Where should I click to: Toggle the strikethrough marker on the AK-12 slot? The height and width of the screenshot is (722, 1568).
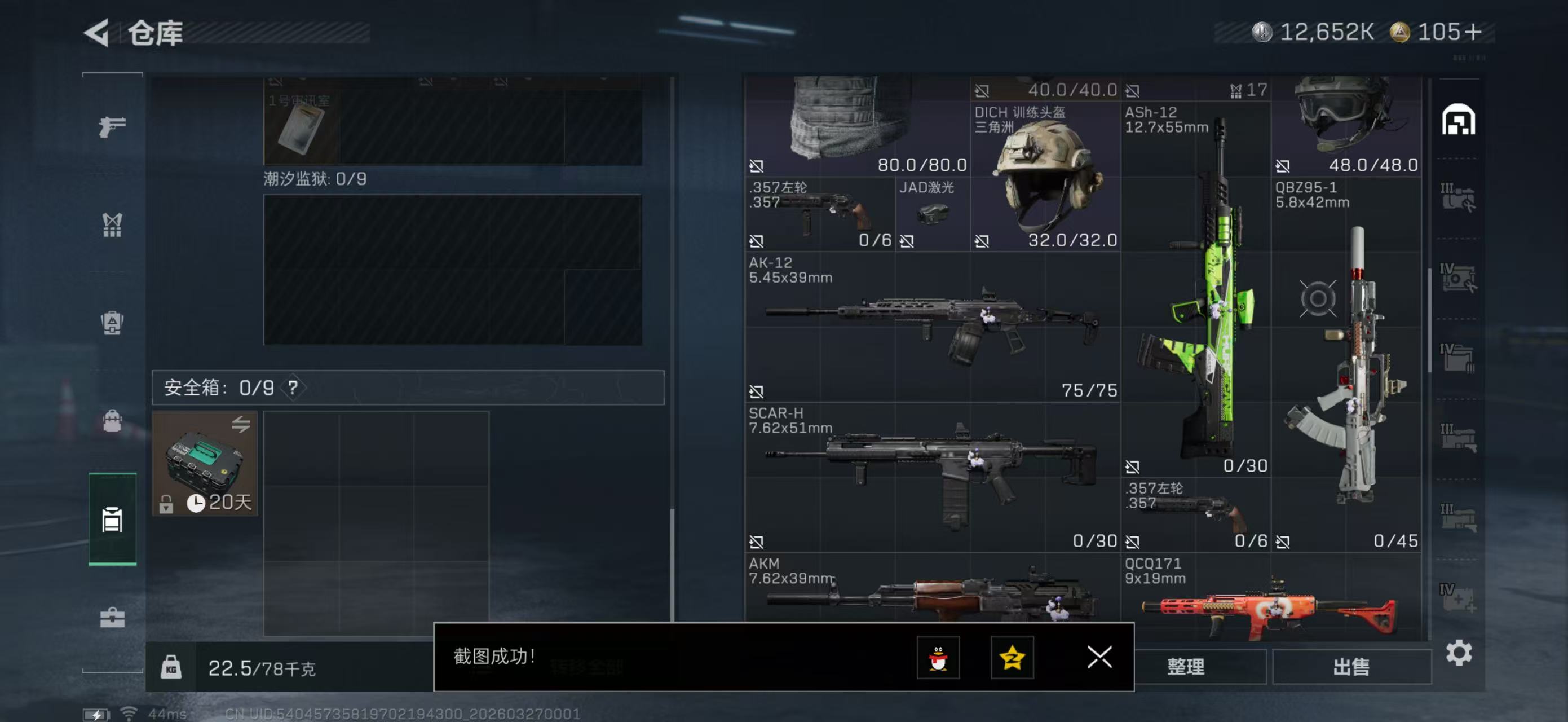(758, 391)
